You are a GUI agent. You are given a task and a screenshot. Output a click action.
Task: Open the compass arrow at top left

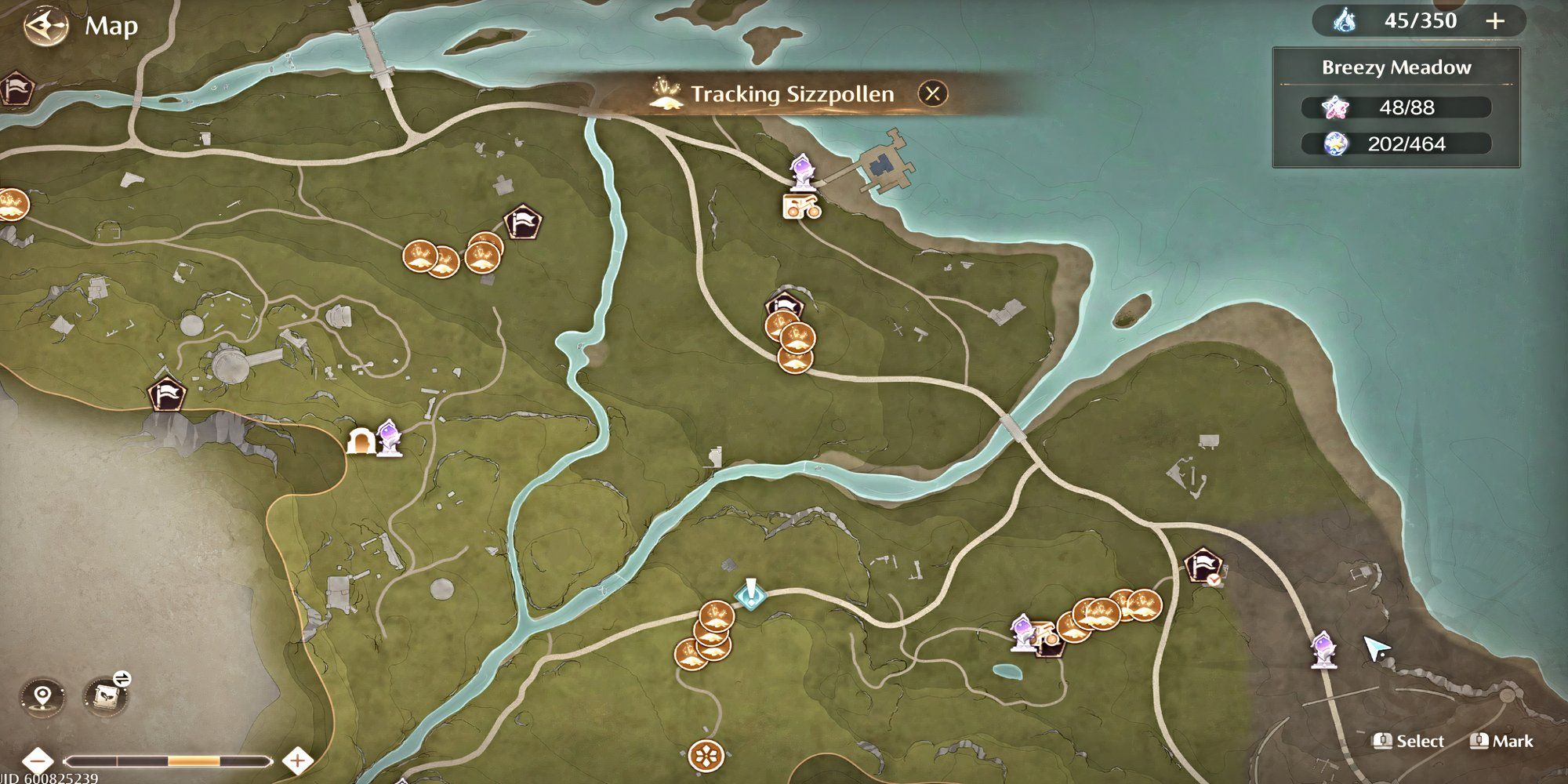point(47,25)
